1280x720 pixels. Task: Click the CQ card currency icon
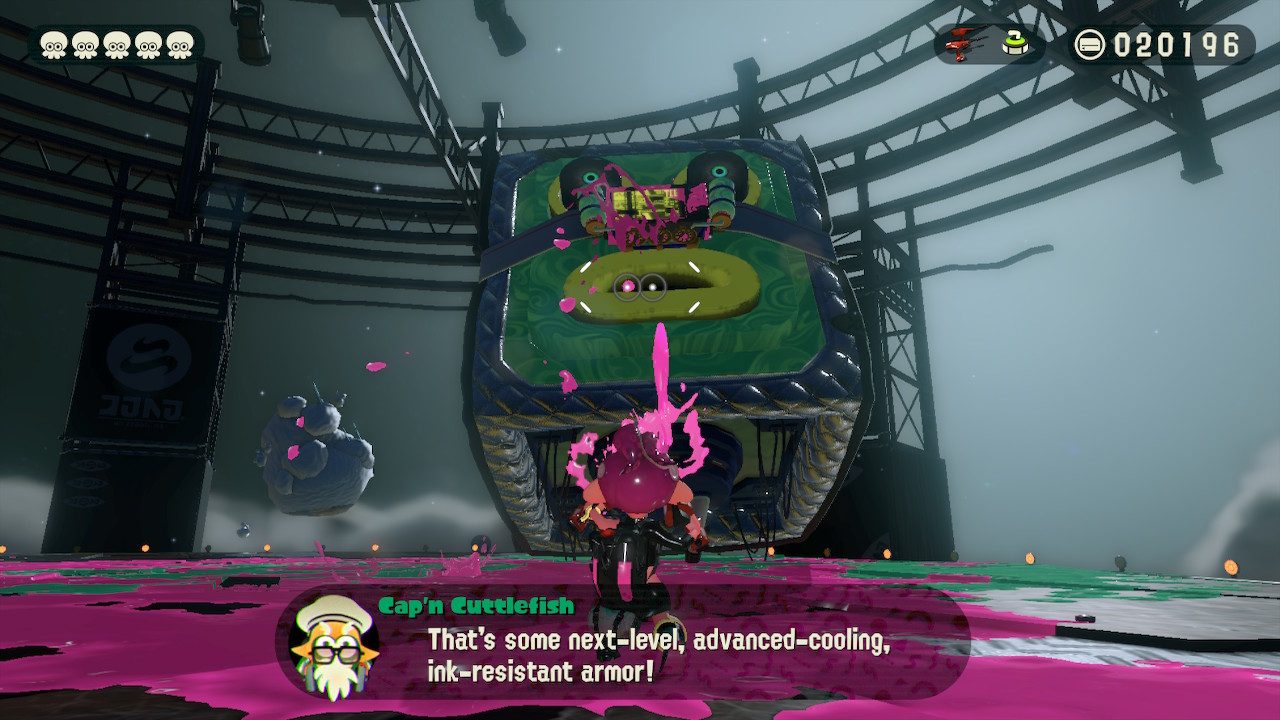(1090, 42)
